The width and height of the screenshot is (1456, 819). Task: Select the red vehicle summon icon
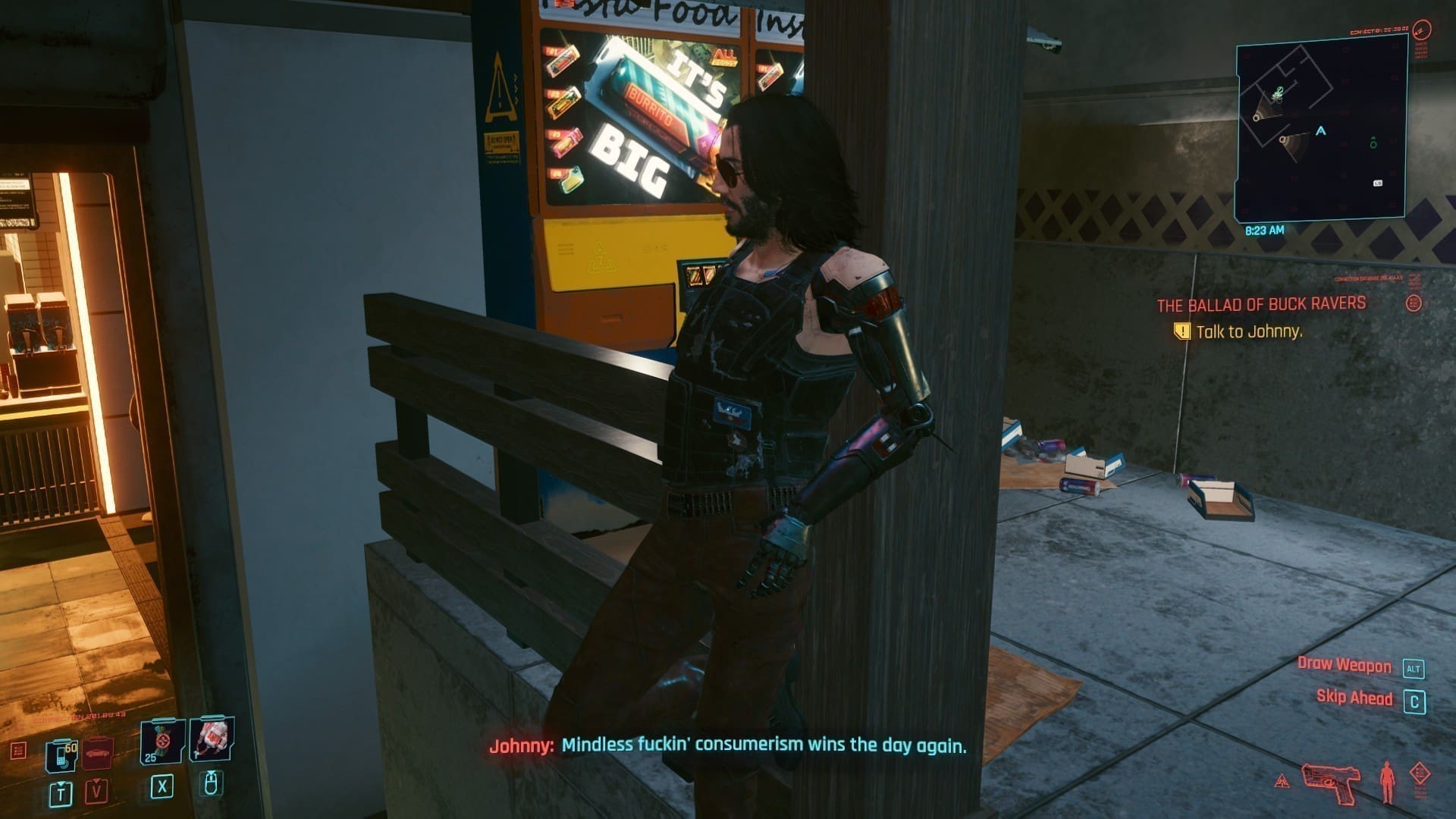pyautogui.click(x=98, y=752)
